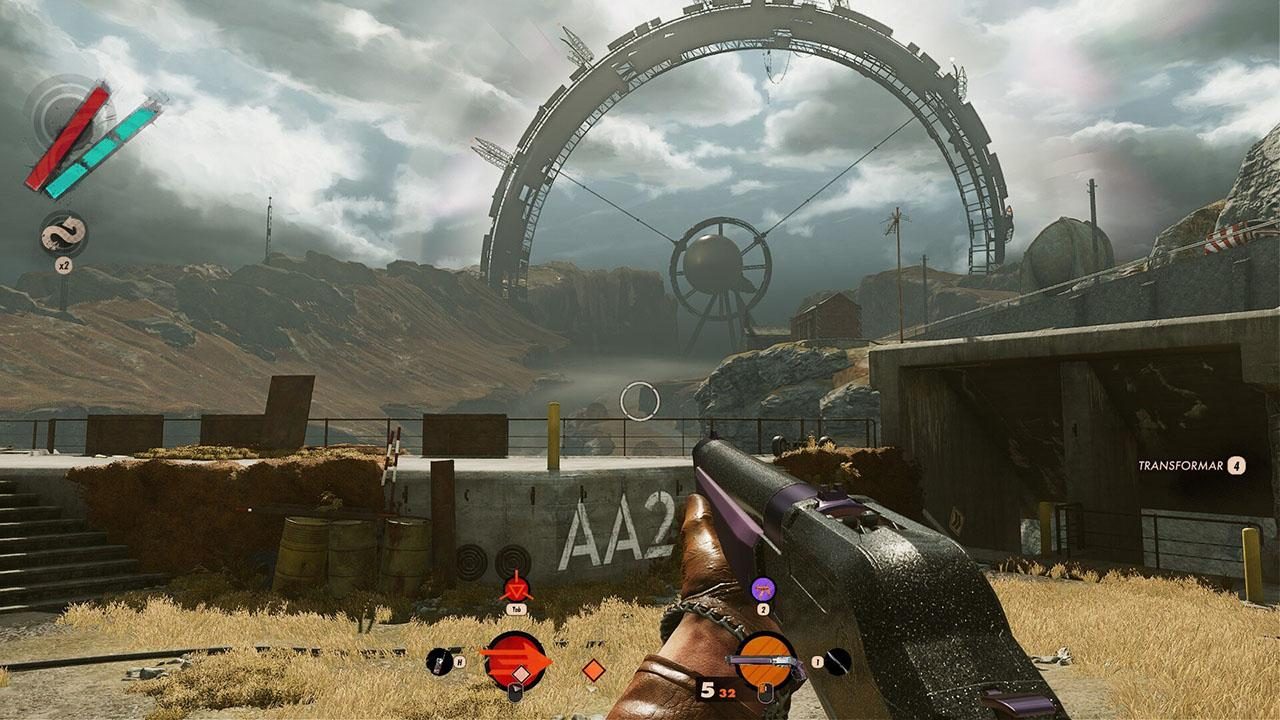Click the purple weapon thumbnail above slot 2
The height and width of the screenshot is (720, 1280).
pos(762,591)
